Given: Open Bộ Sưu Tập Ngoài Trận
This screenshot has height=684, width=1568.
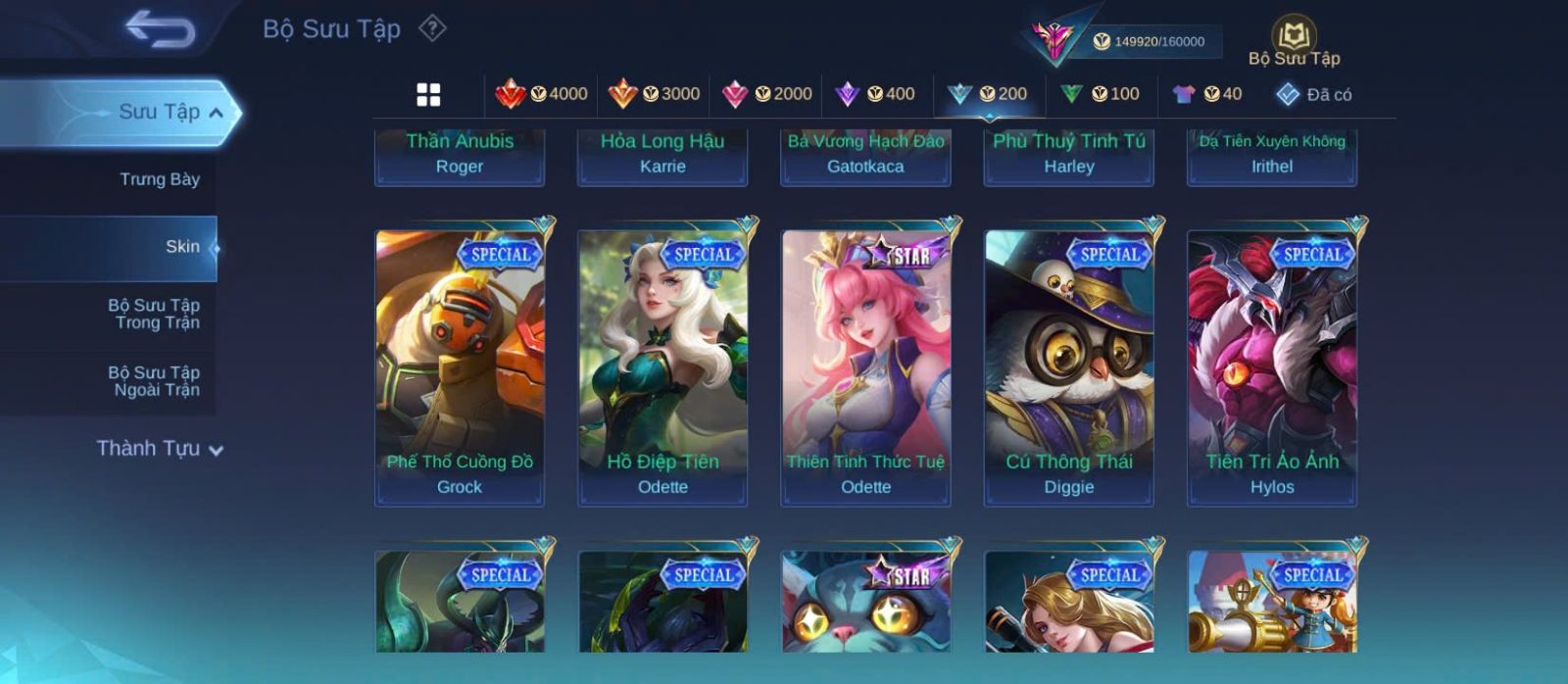Looking at the screenshot, I should [155, 381].
